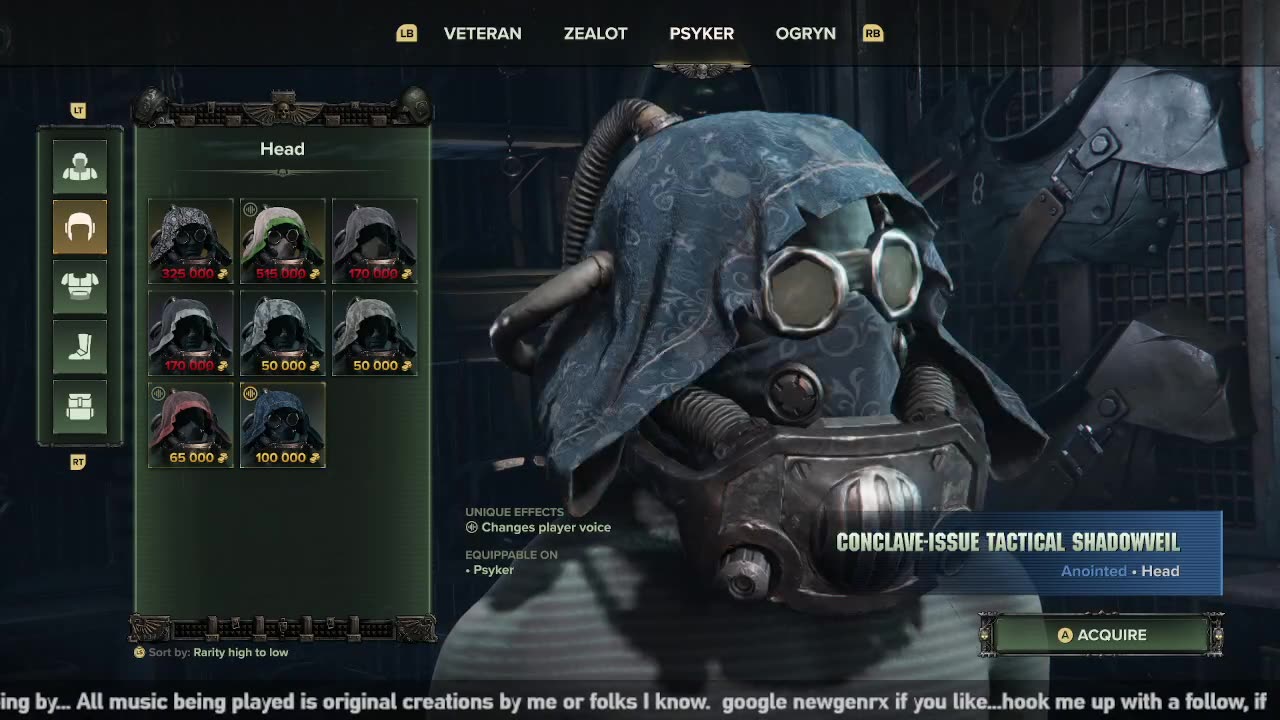Select the head cosmetics category icon
Viewport: 1280px width, 720px height.
point(80,227)
